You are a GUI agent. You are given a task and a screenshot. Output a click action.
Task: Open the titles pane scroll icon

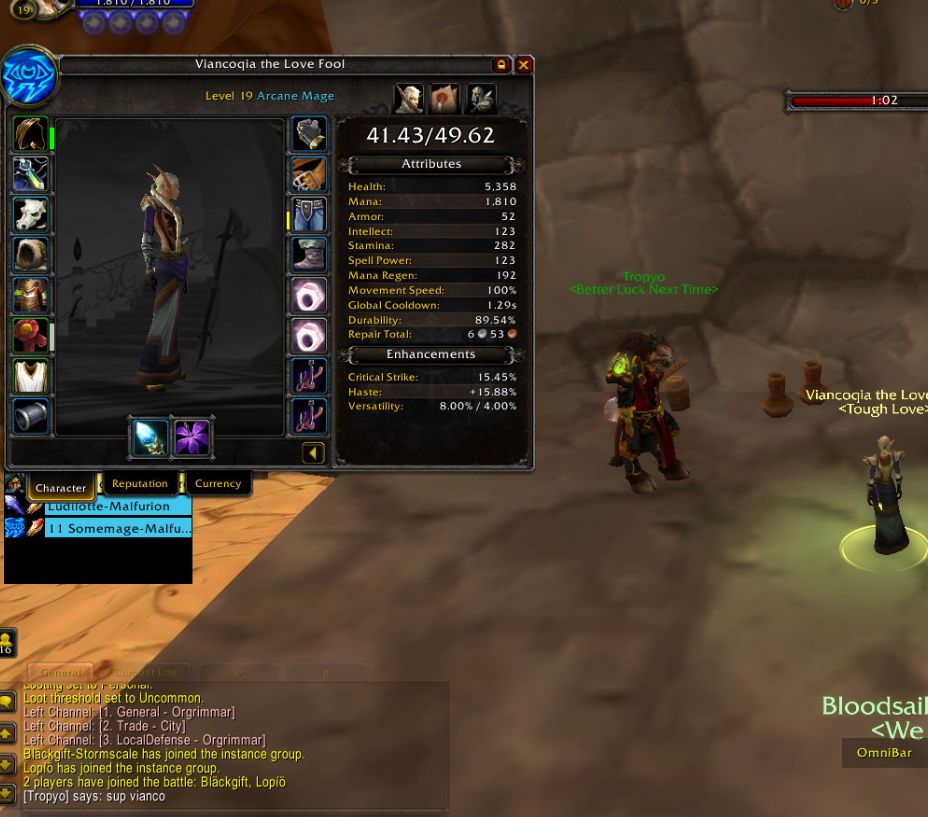[x=445, y=98]
